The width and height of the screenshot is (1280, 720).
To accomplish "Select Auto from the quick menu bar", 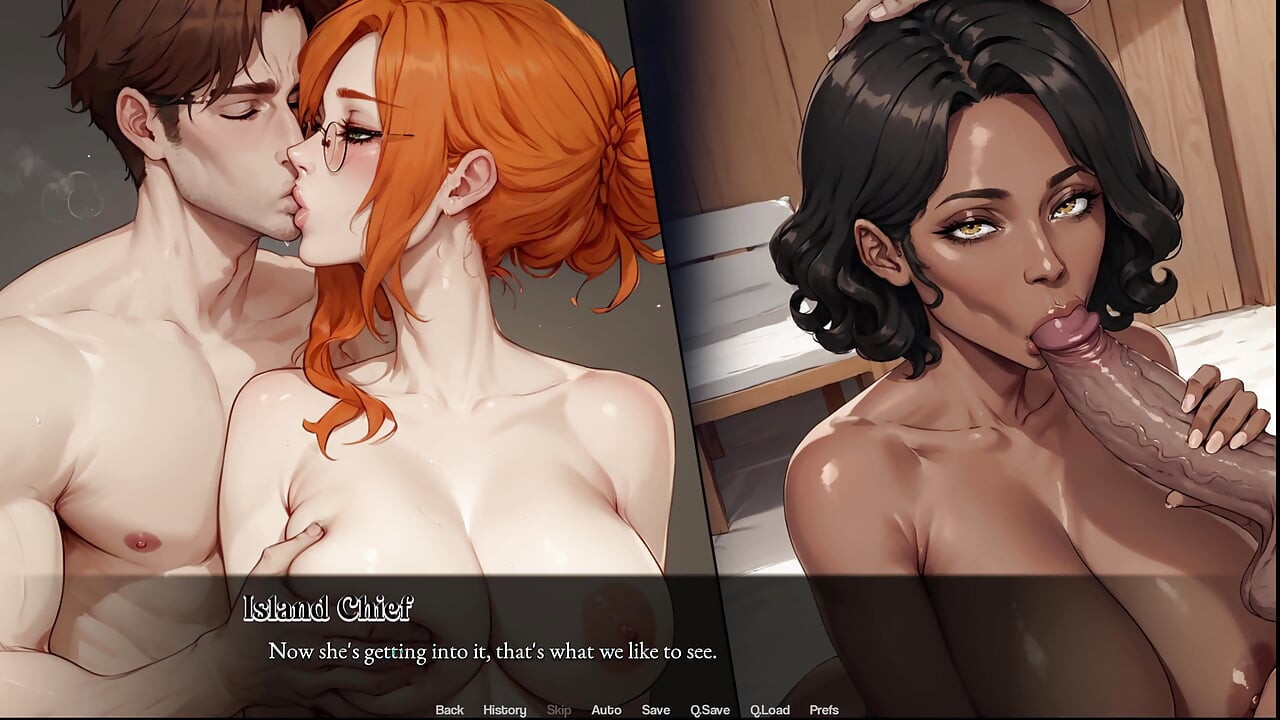I will 607,709.
